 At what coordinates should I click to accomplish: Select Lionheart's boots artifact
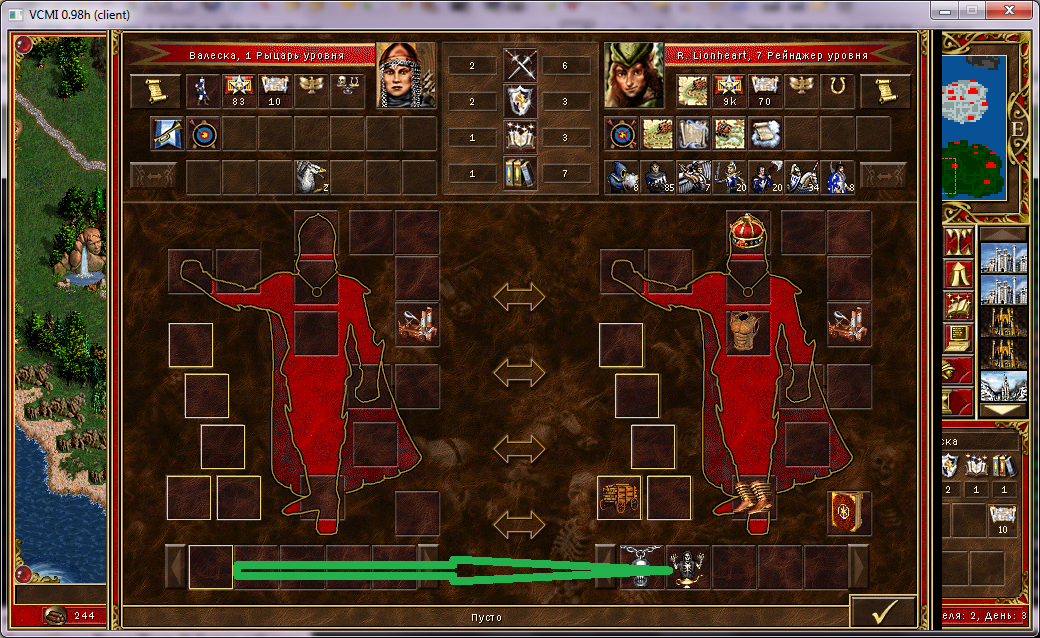pyautogui.click(x=748, y=497)
